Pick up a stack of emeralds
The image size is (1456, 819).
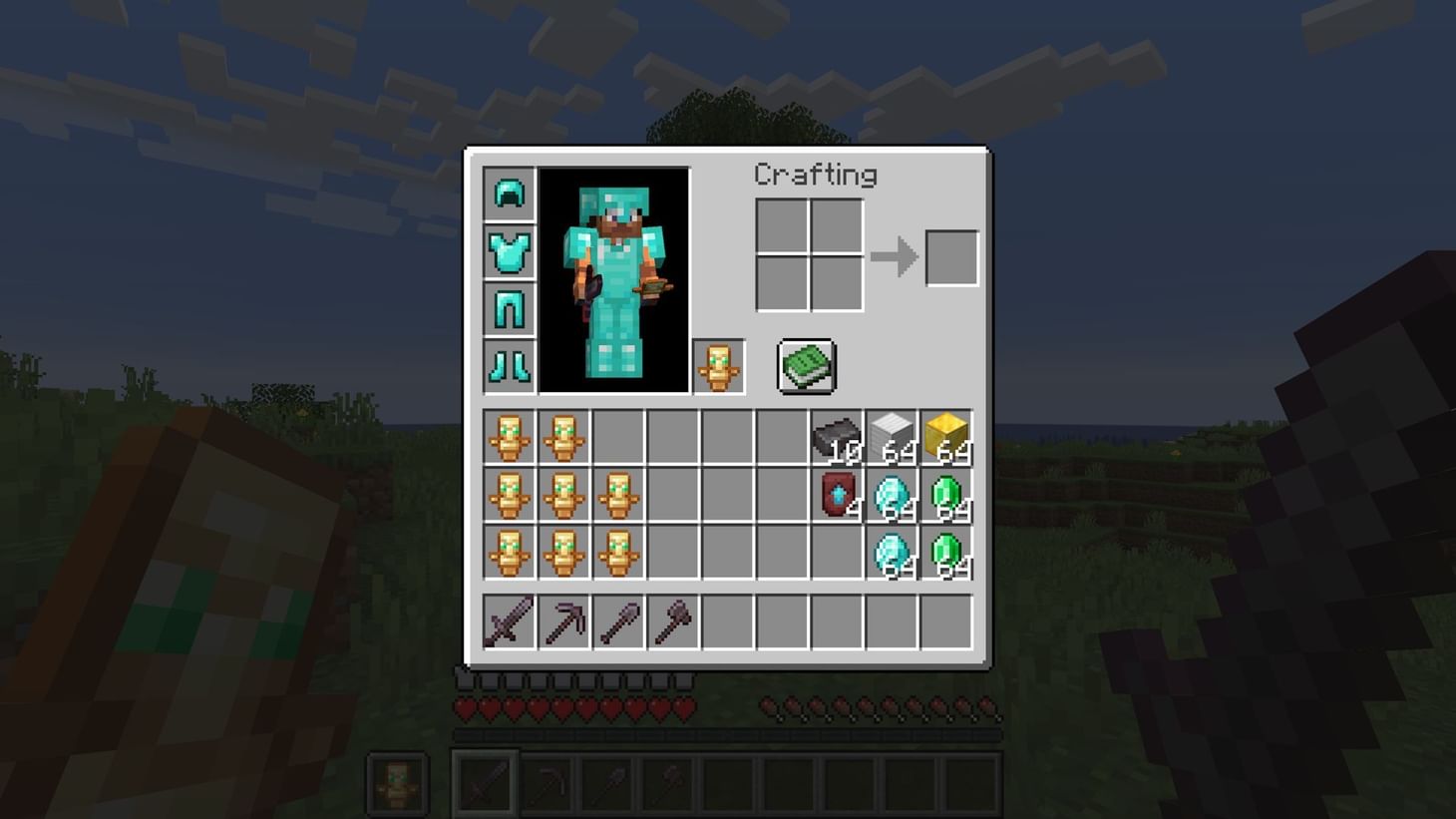tap(945, 496)
